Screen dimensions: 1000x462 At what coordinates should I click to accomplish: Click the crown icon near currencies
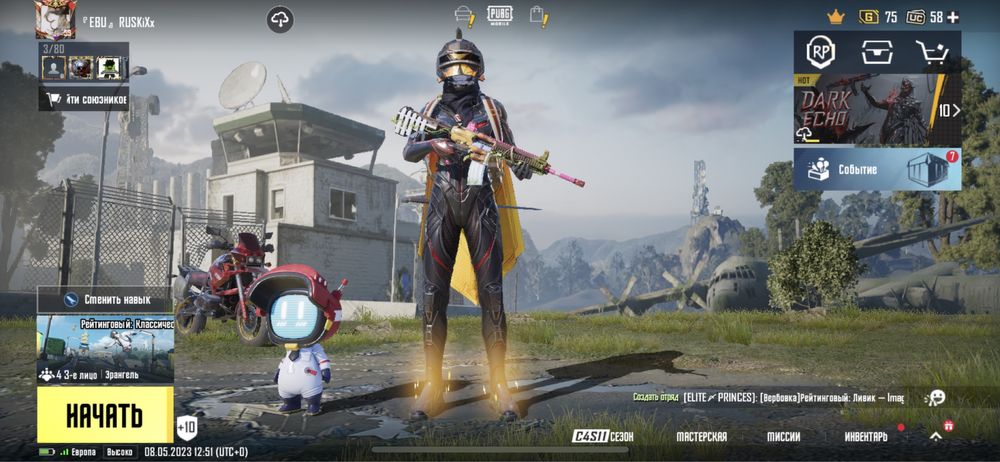(836, 17)
